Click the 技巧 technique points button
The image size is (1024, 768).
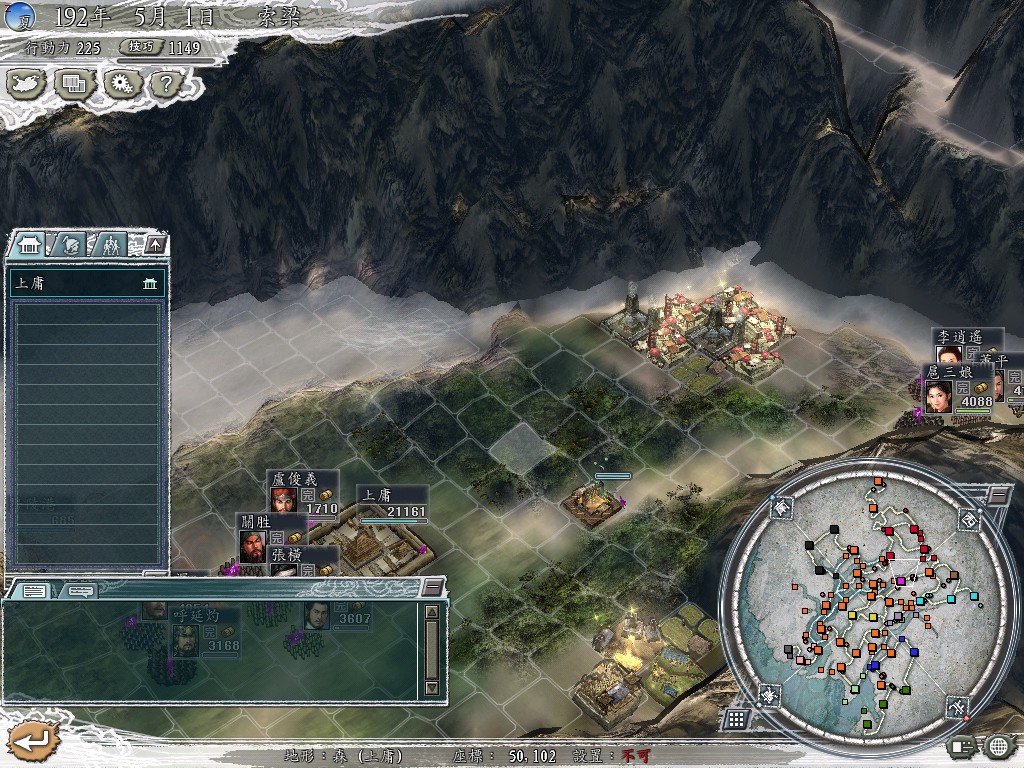pos(137,47)
